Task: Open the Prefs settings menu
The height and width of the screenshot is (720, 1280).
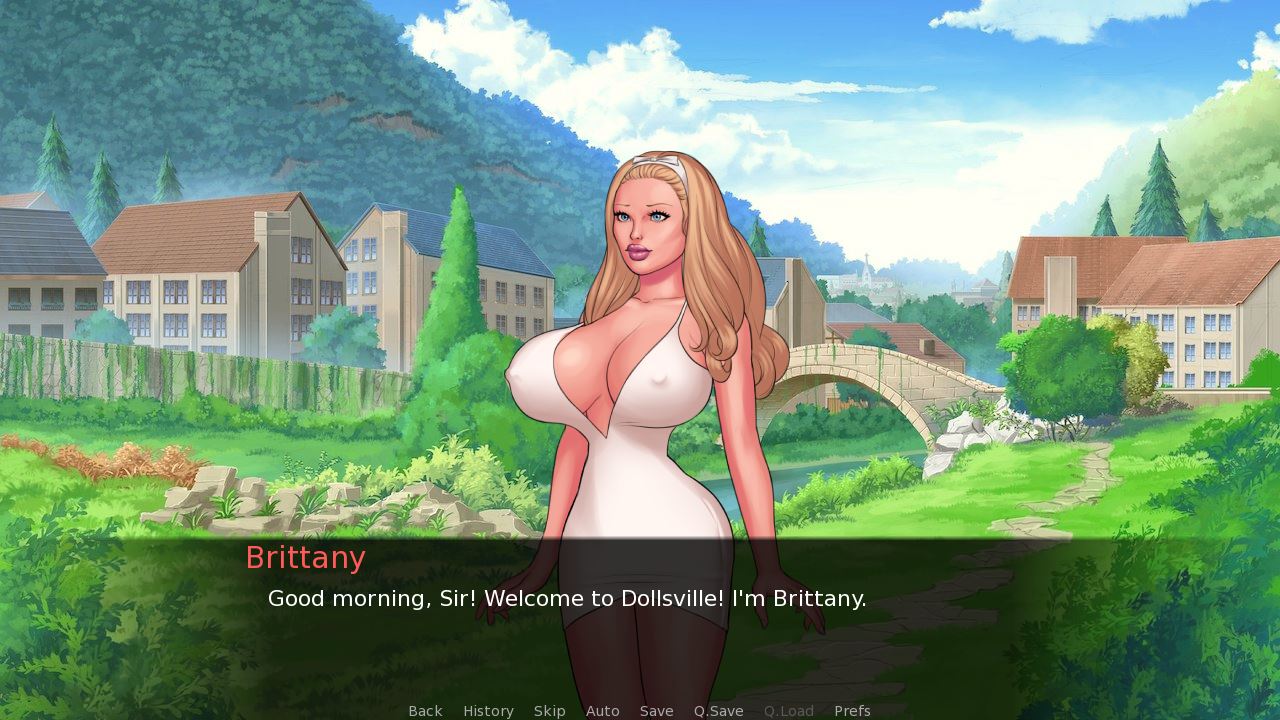Action: 852,711
